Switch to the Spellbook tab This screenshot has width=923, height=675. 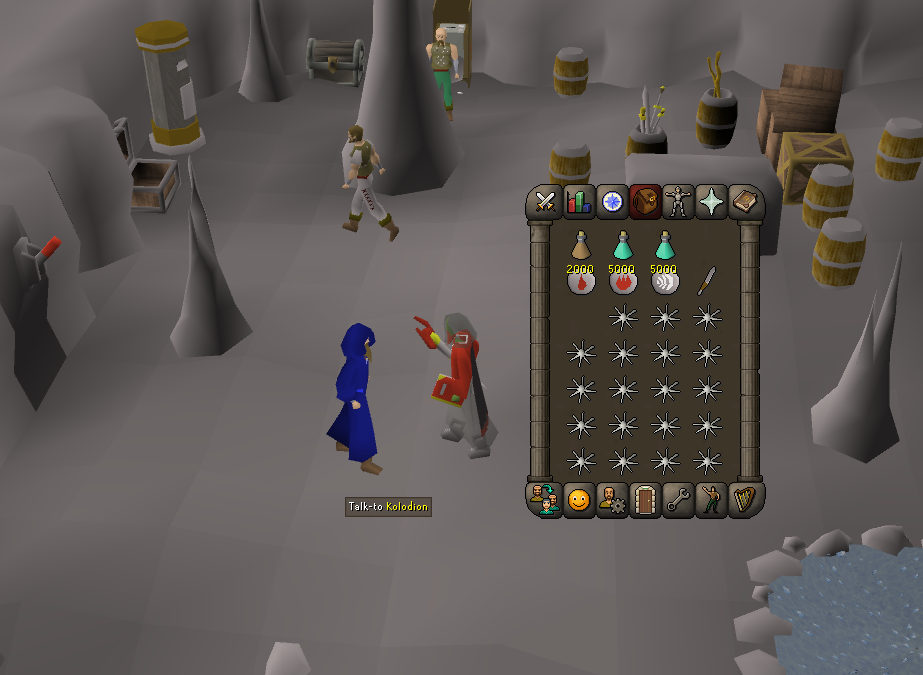744,202
